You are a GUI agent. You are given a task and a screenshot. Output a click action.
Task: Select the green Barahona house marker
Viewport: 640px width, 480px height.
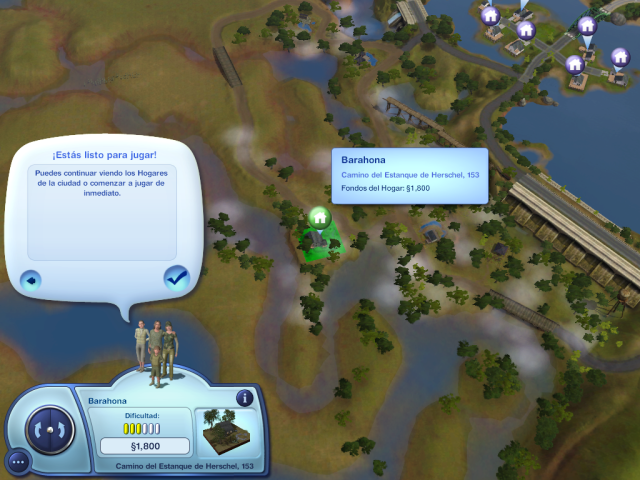pyautogui.click(x=319, y=216)
